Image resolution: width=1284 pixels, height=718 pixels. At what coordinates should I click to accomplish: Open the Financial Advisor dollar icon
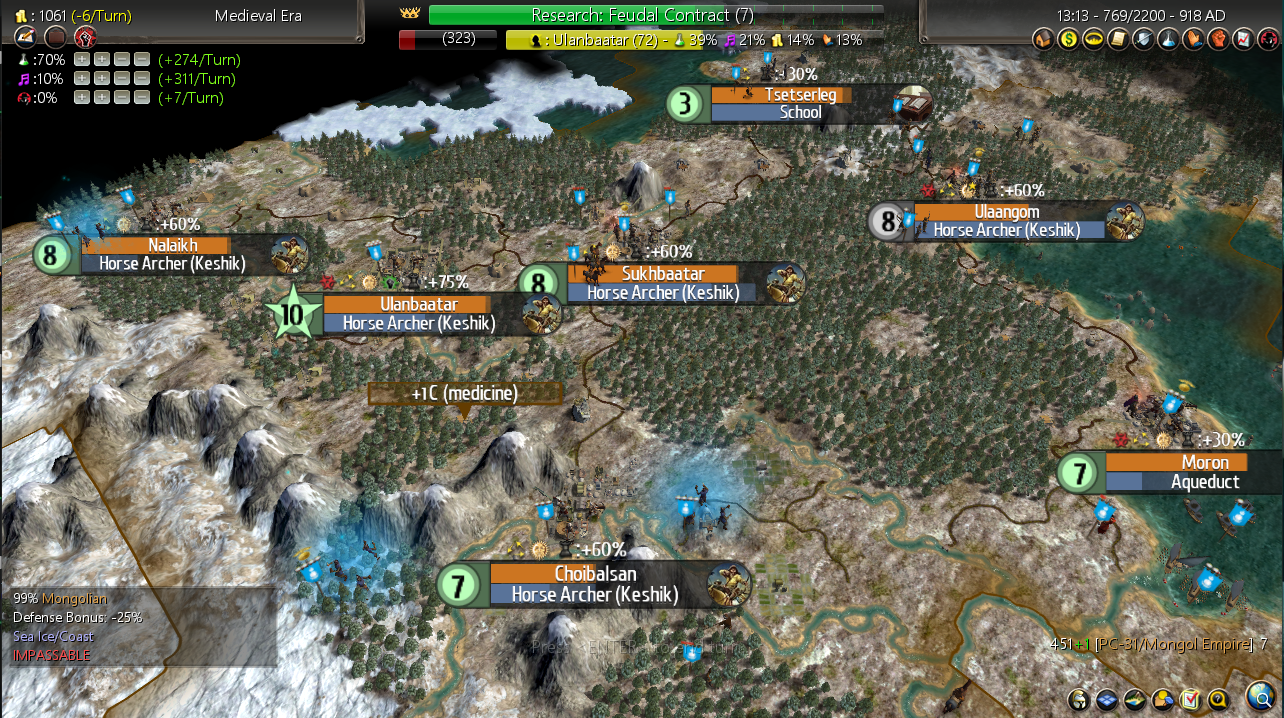point(1067,40)
